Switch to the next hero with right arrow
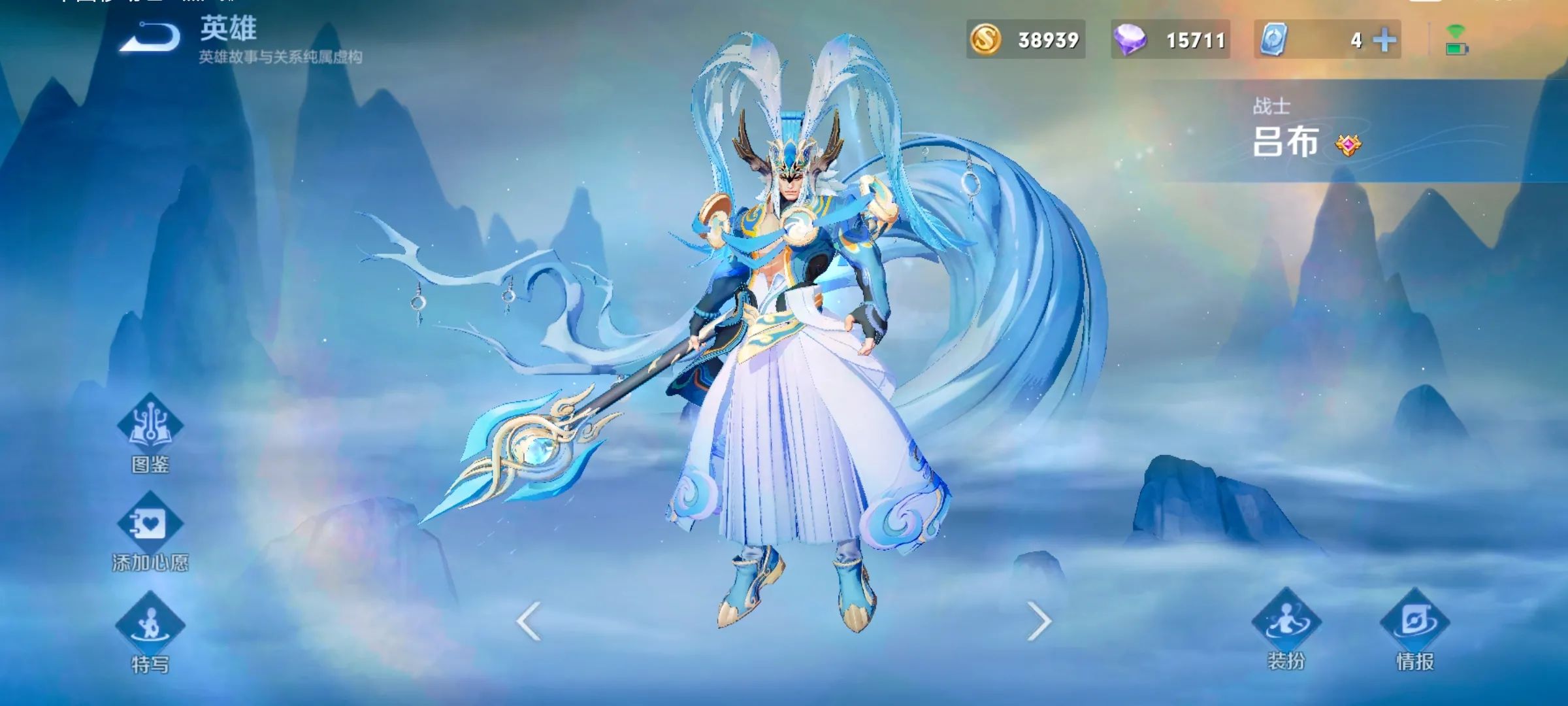 point(1038,621)
